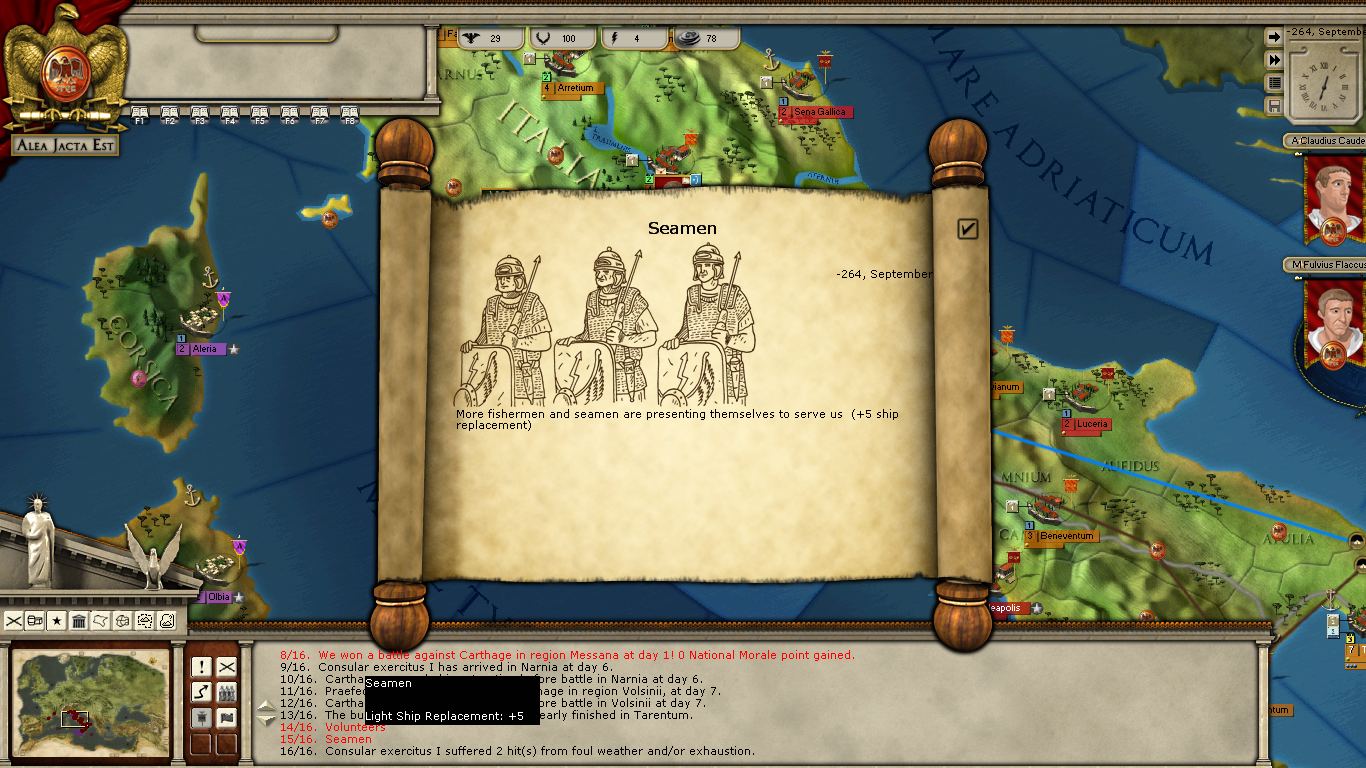Click the double-arrow fast-forward button
The height and width of the screenshot is (768, 1366).
tap(1274, 60)
